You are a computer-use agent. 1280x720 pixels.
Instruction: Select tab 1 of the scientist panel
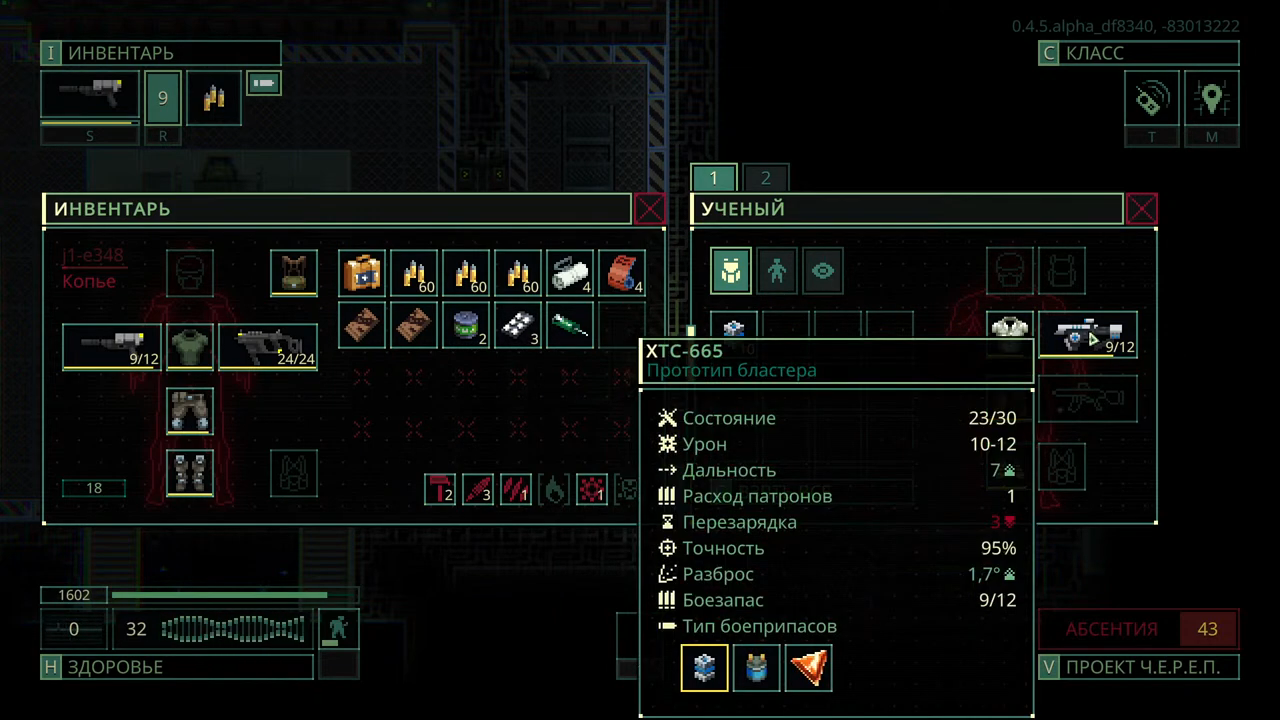pyautogui.click(x=714, y=178)
